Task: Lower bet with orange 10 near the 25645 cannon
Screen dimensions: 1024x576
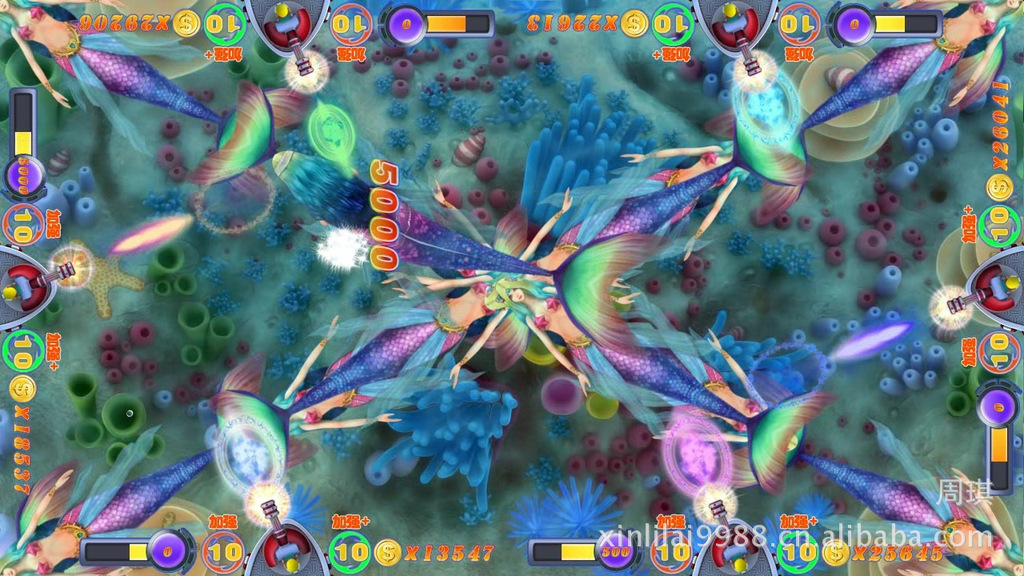Action: pos(673,551)
